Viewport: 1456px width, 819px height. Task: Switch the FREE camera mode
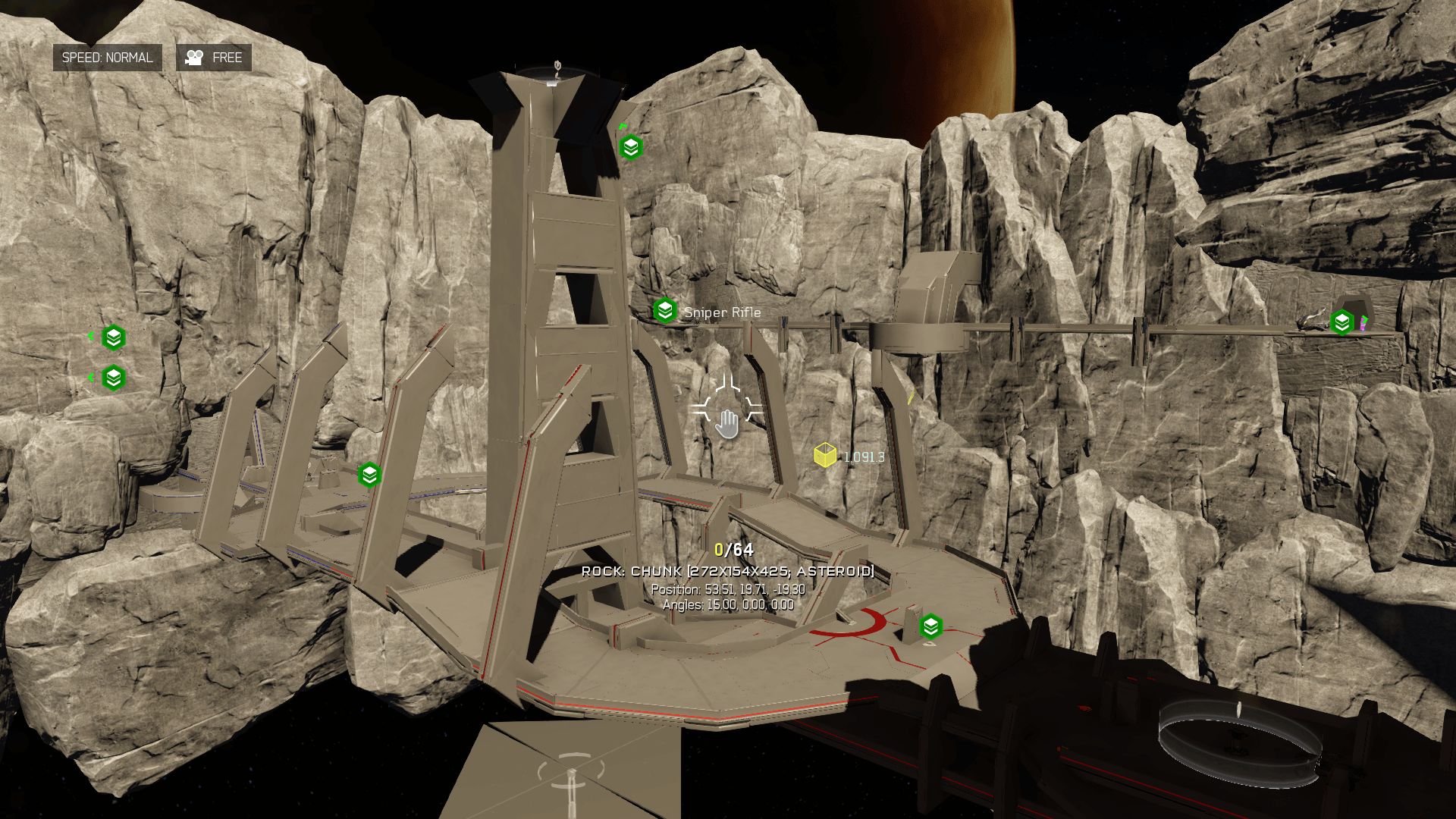point(214,58)
